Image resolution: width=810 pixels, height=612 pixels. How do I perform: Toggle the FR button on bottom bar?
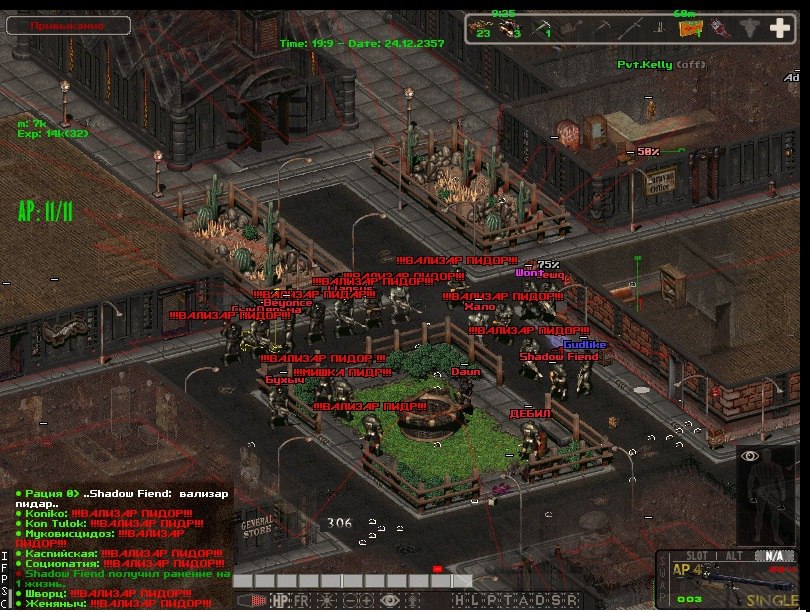coord(301,600)
